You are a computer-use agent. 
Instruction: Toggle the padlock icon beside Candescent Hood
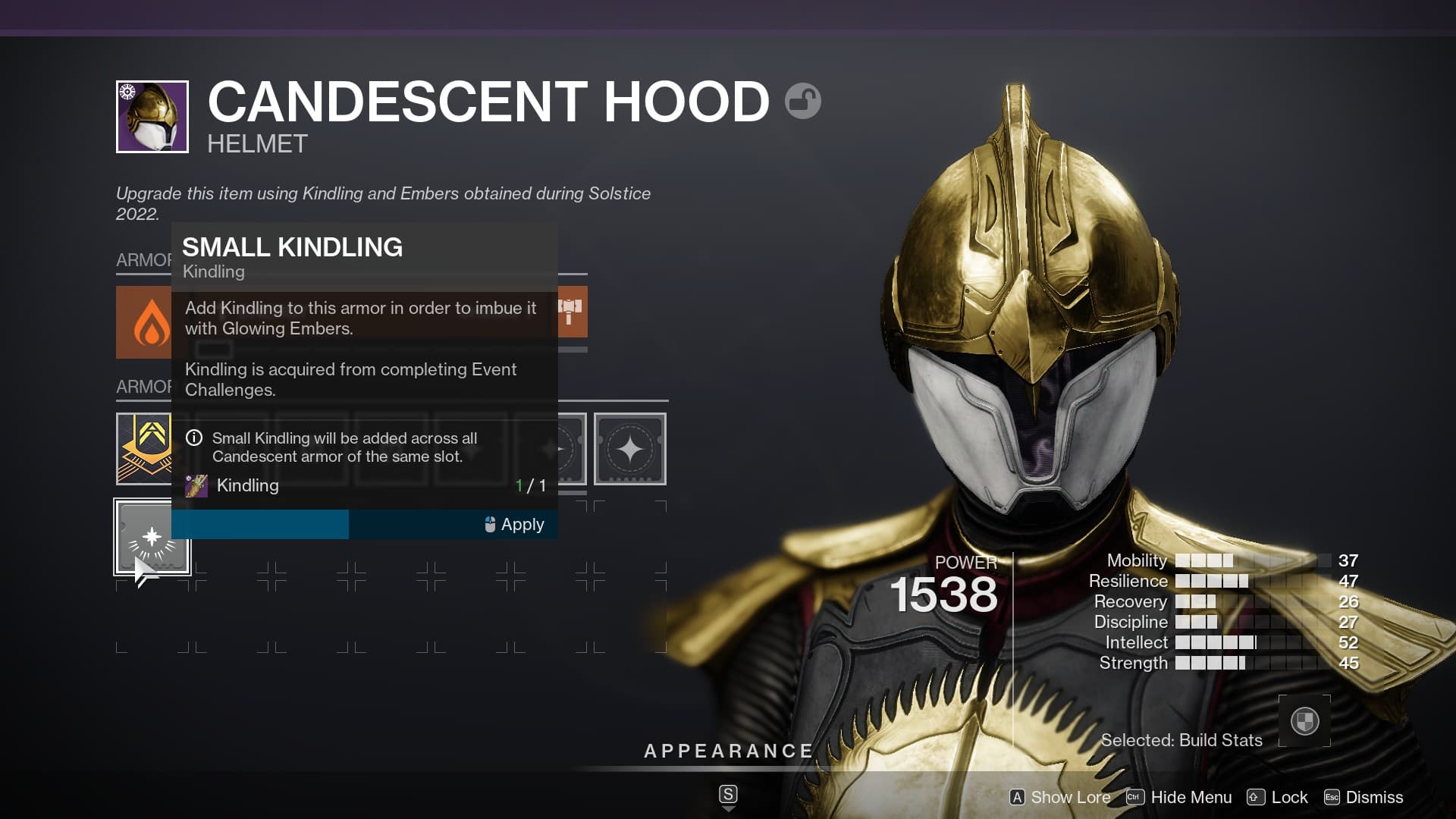pyautogui.click(x=802, y=101)
